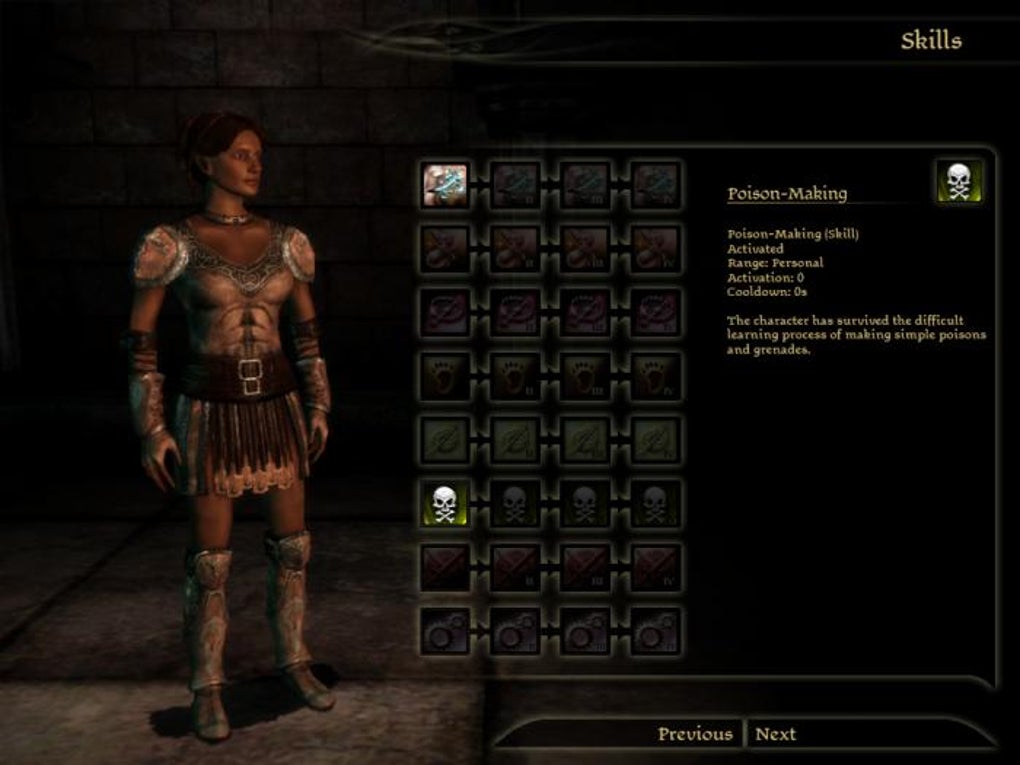Go to the Next screen

click(775, 734)
